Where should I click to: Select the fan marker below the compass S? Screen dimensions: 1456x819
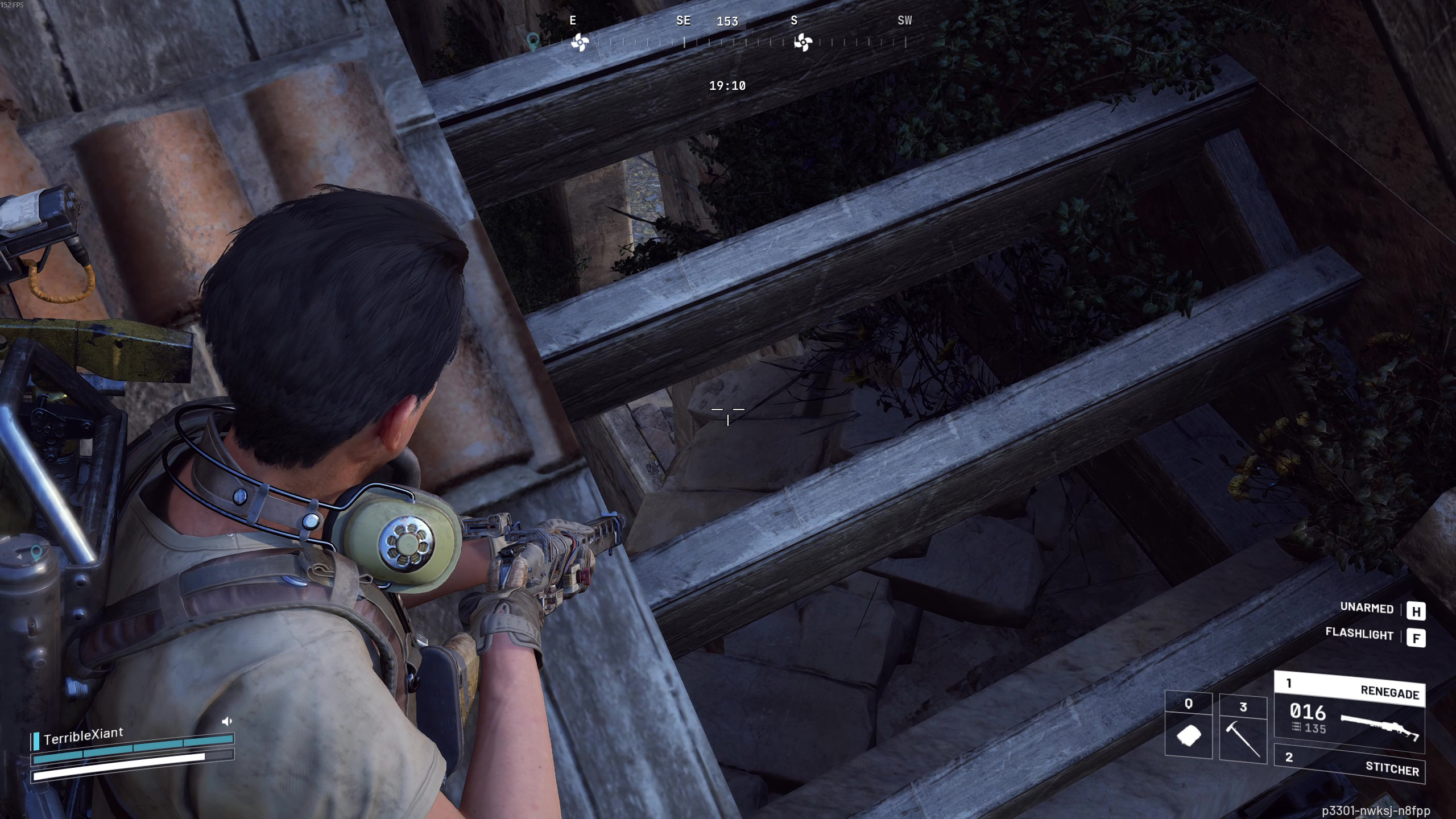pyautogui.click(x=803, y=42)
